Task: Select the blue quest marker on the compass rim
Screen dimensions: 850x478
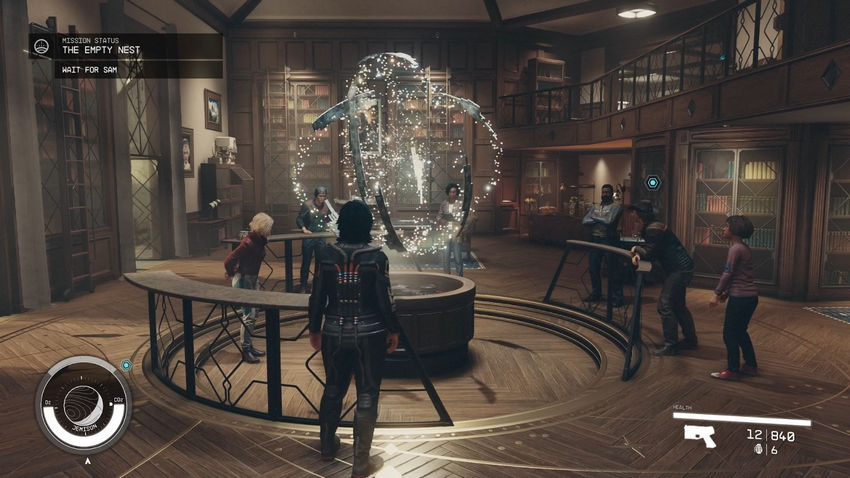Action: (126, 365)
